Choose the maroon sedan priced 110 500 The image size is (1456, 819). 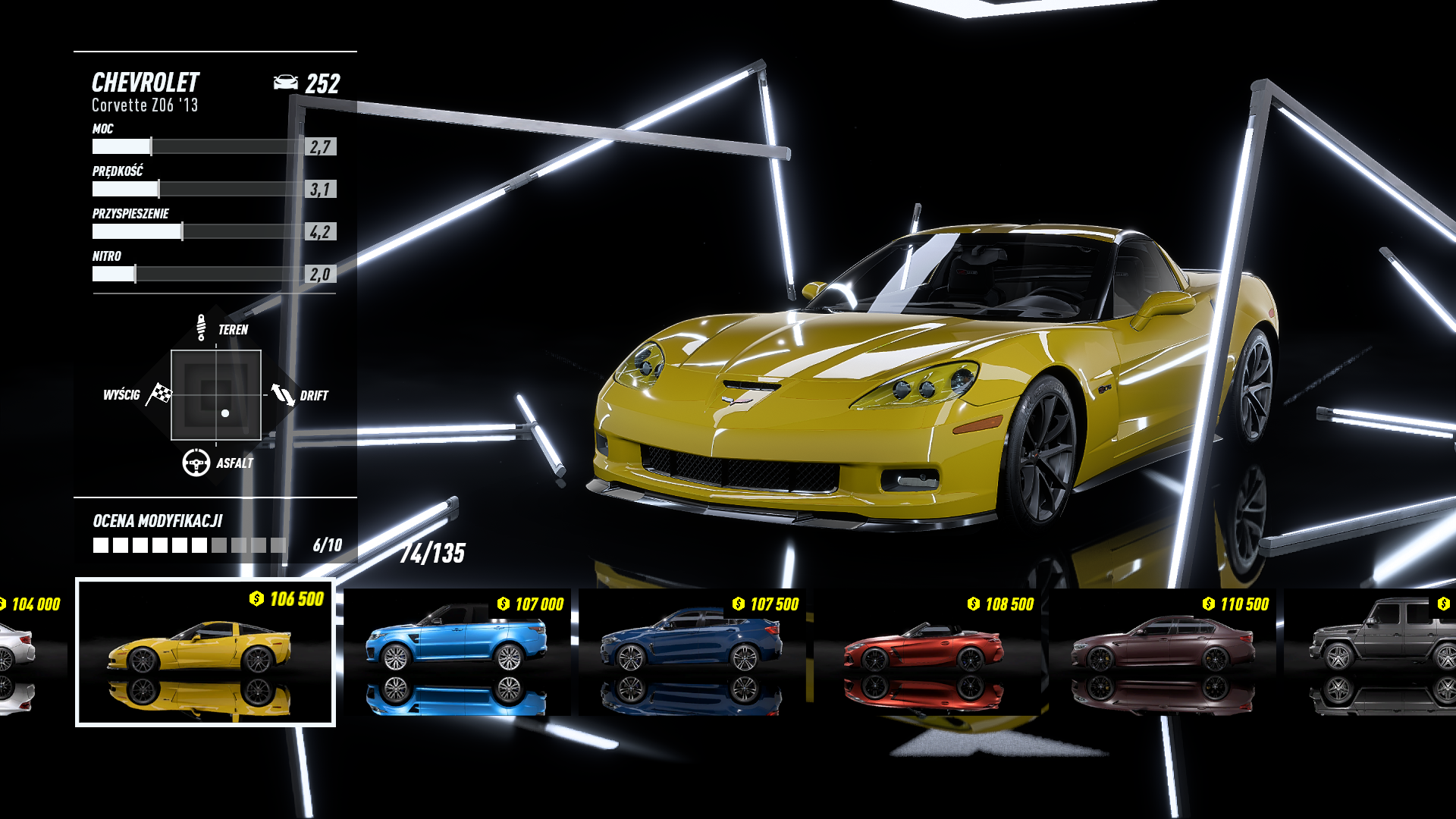pyautogui.click(x=1162, y=652)
